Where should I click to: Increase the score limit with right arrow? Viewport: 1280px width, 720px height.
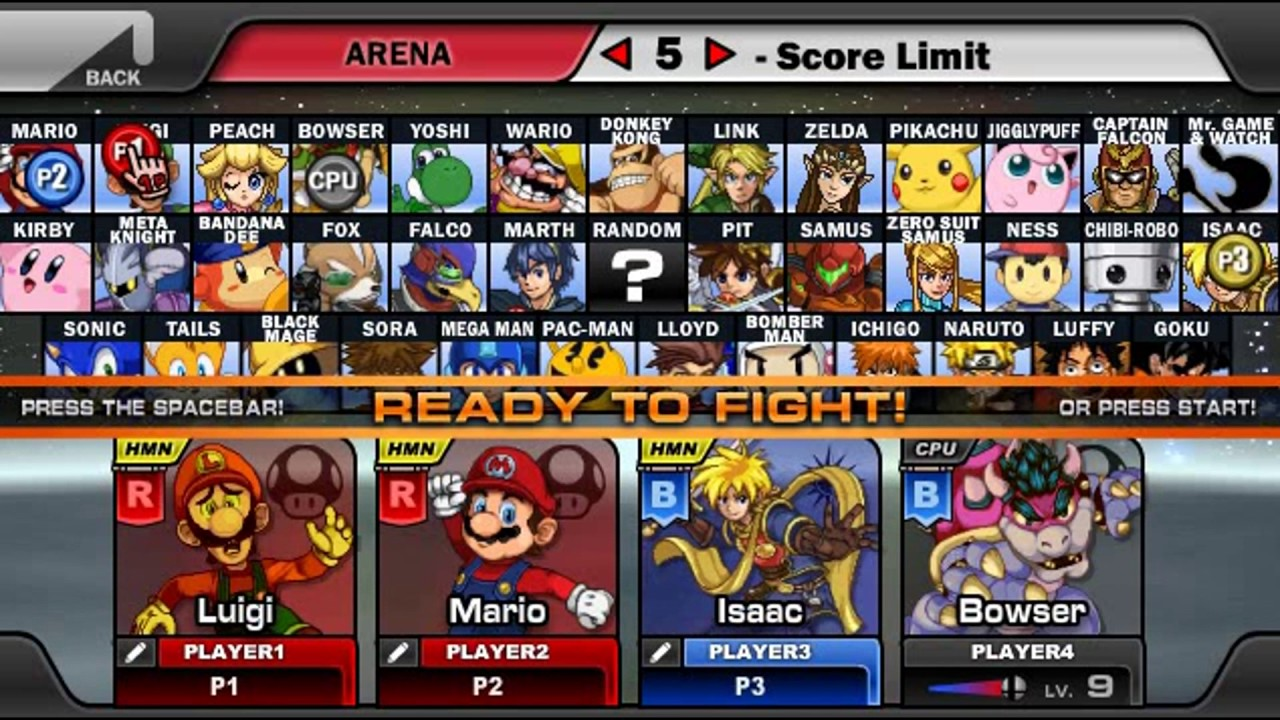click(719, 54)
